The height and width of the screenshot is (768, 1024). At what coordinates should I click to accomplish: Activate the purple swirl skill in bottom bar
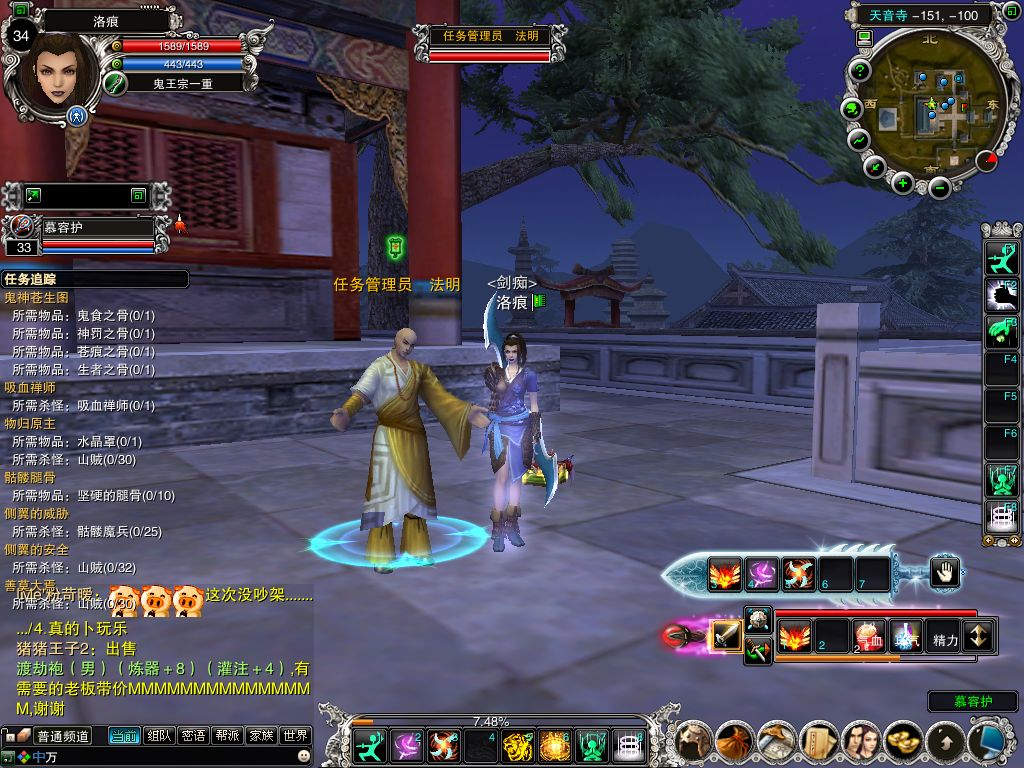click(x=405, y=745)
